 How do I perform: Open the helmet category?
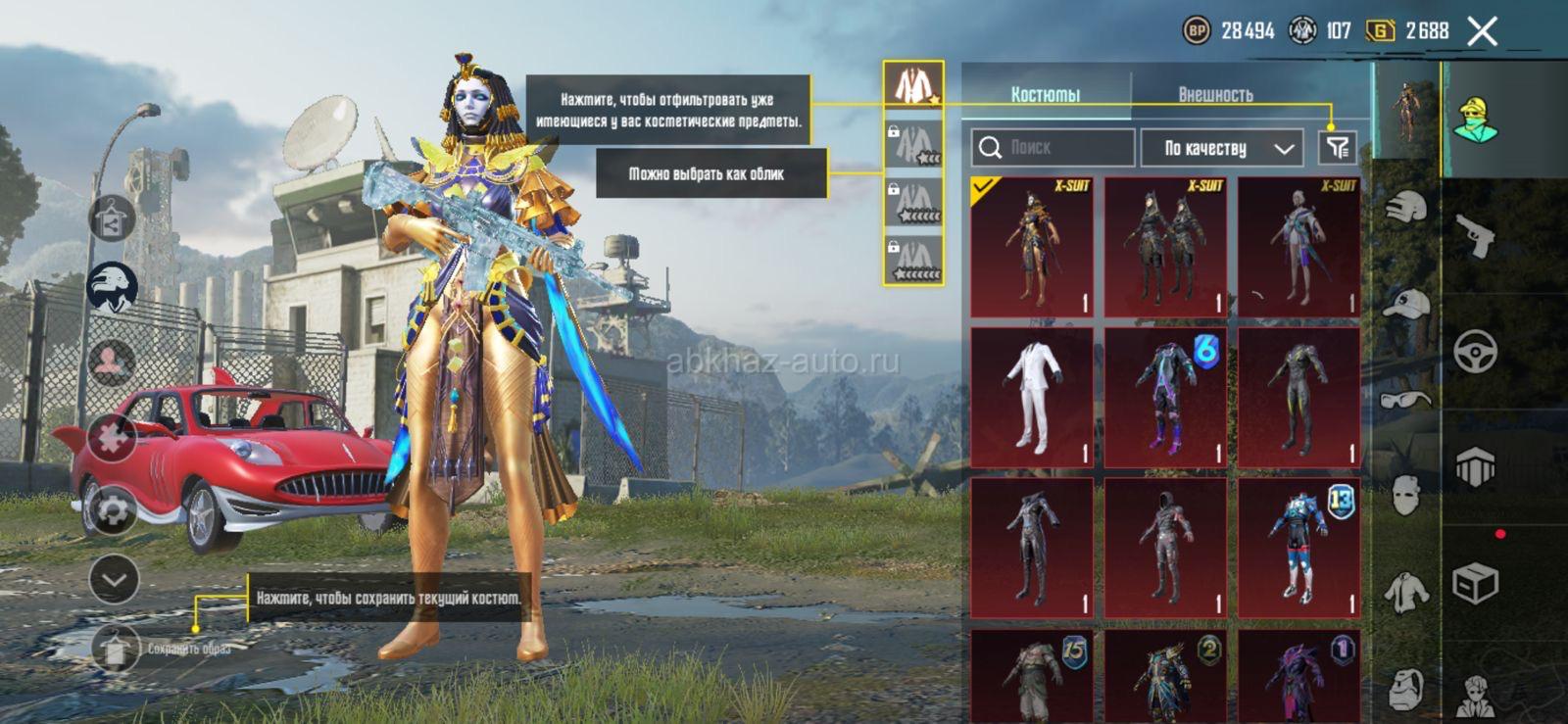click(1405, 210)
